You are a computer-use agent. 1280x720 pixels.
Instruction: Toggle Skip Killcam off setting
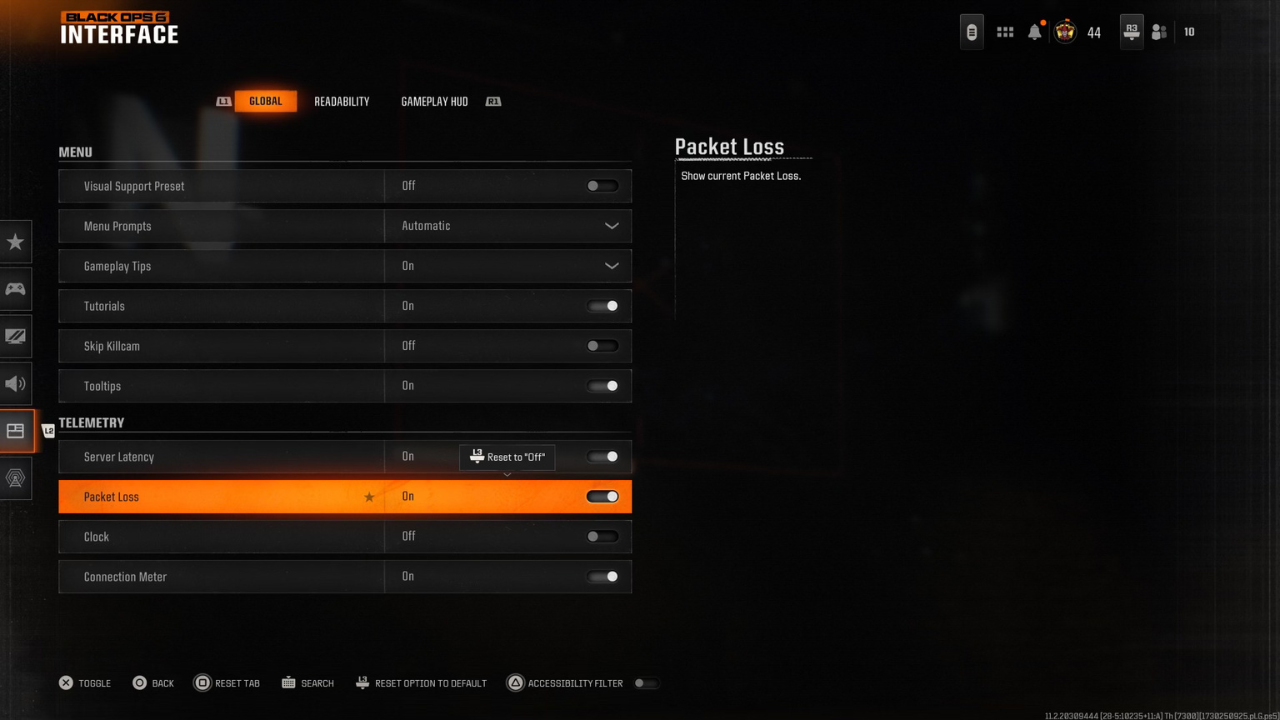click(602, 345)
